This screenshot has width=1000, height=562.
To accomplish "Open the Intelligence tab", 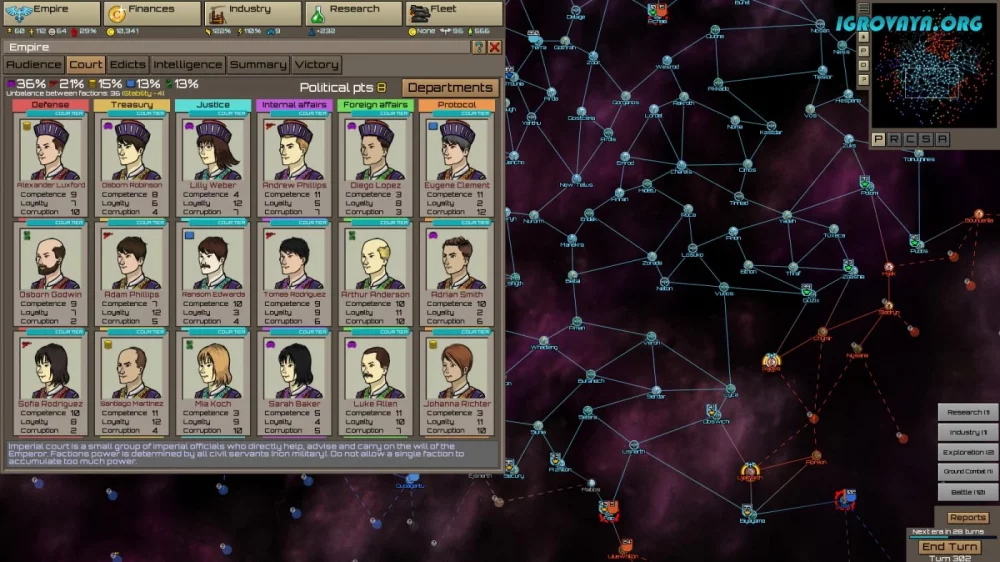I will click(x=188, y=65).
